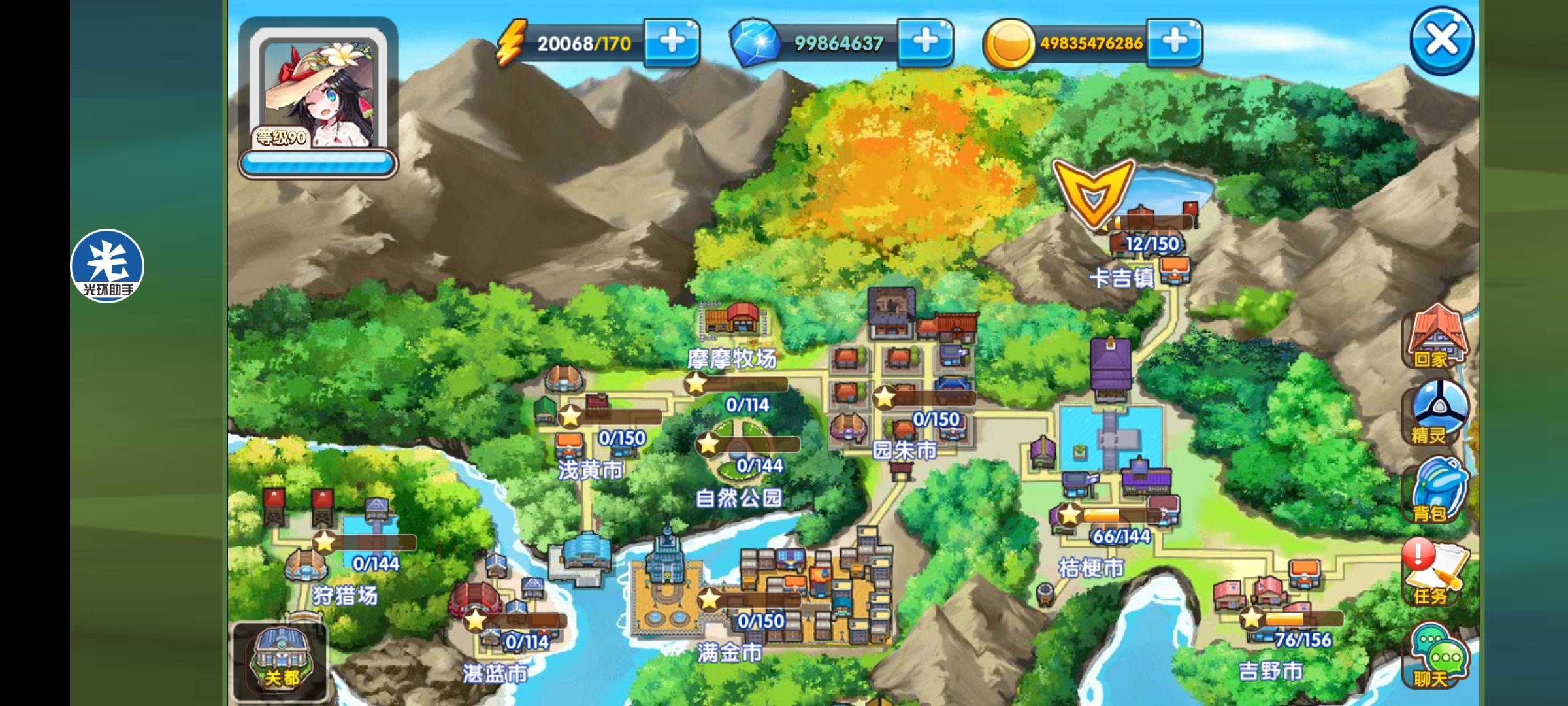Add gold coins using the plus button
This screenshot has width=1568, height=706.
(1174, 42)
